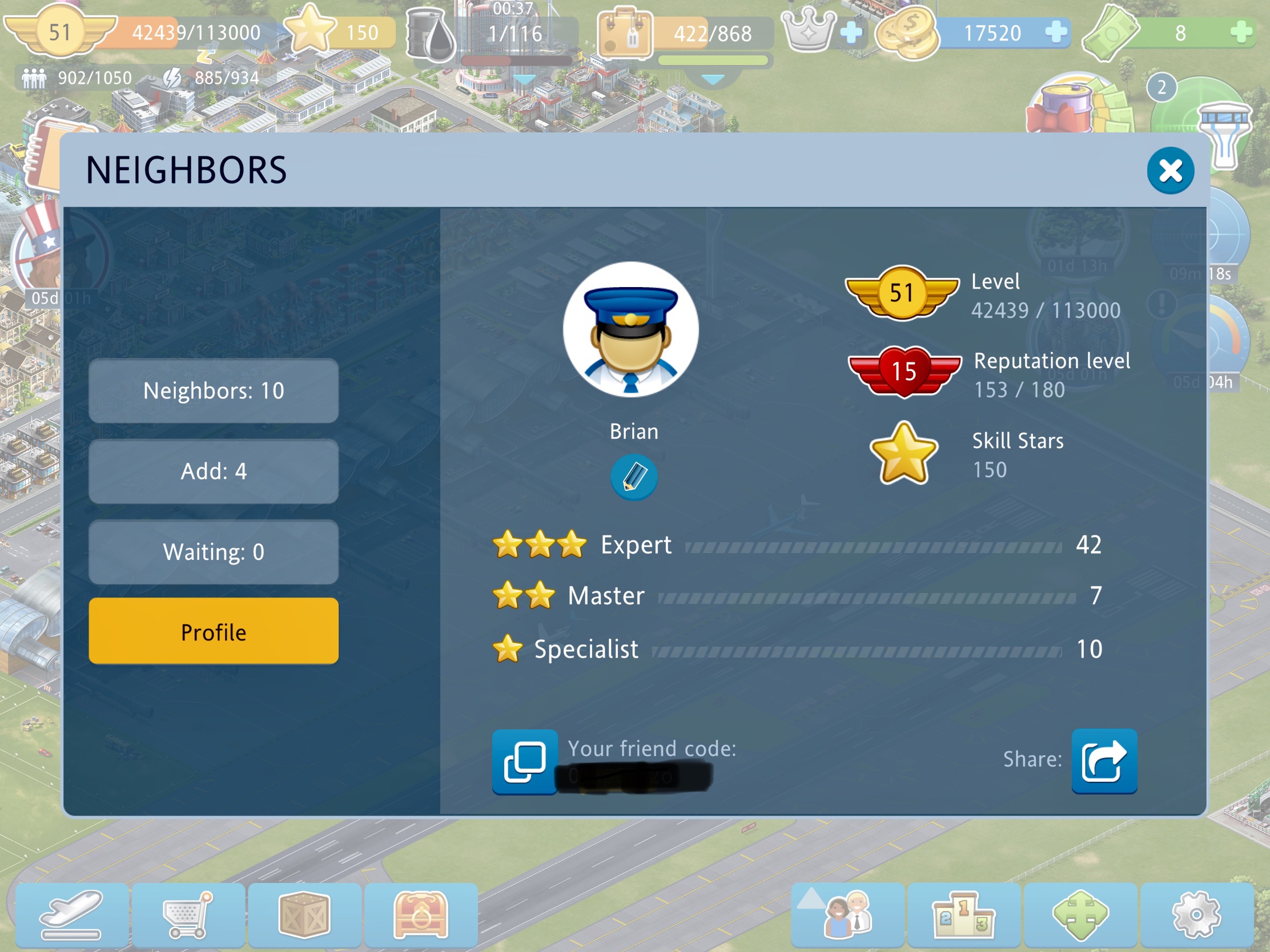
Task: Close the Neighbors window
Action: 1169,171
